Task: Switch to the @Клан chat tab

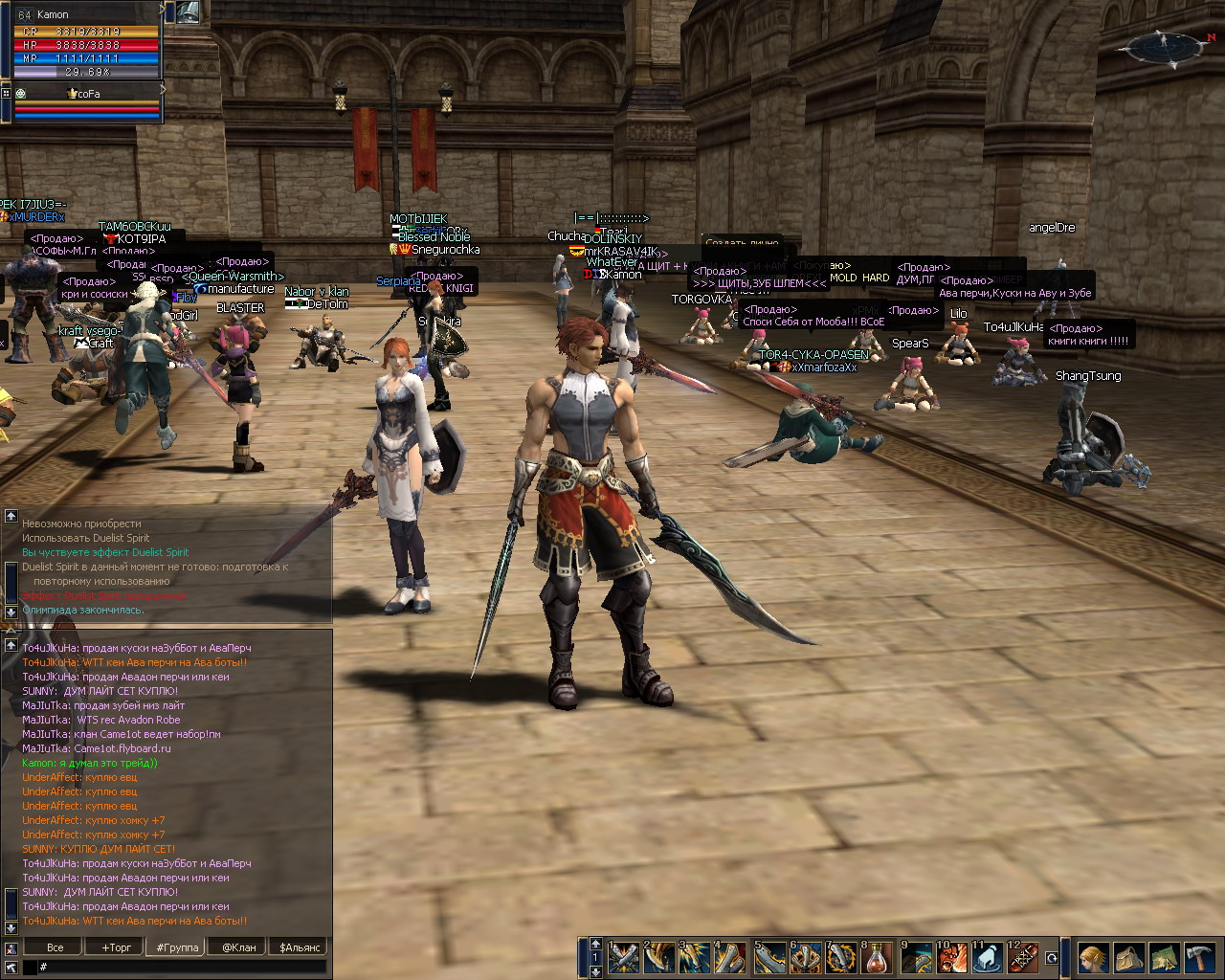Action: (239, 947)
